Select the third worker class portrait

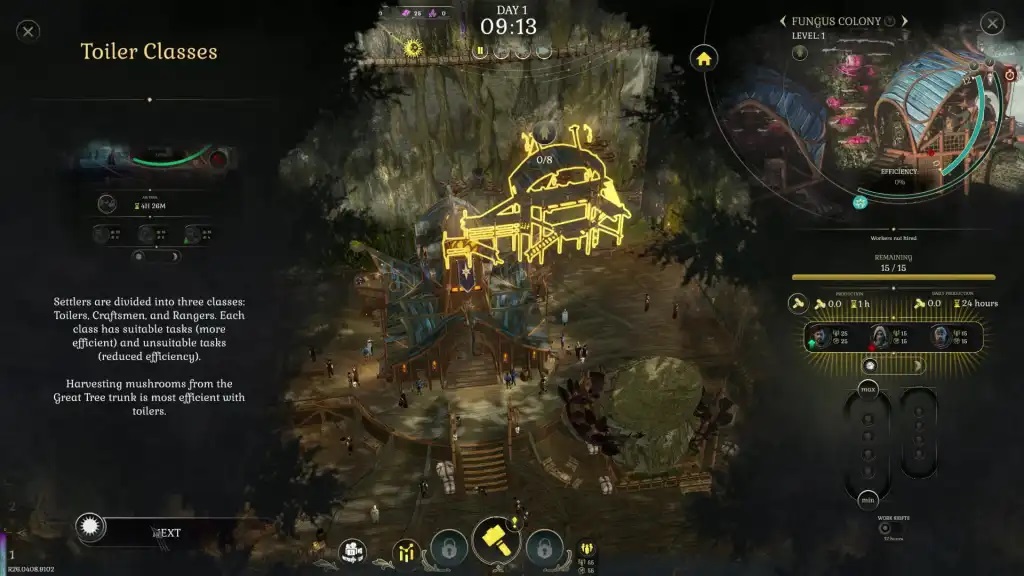tap(941, 337)
